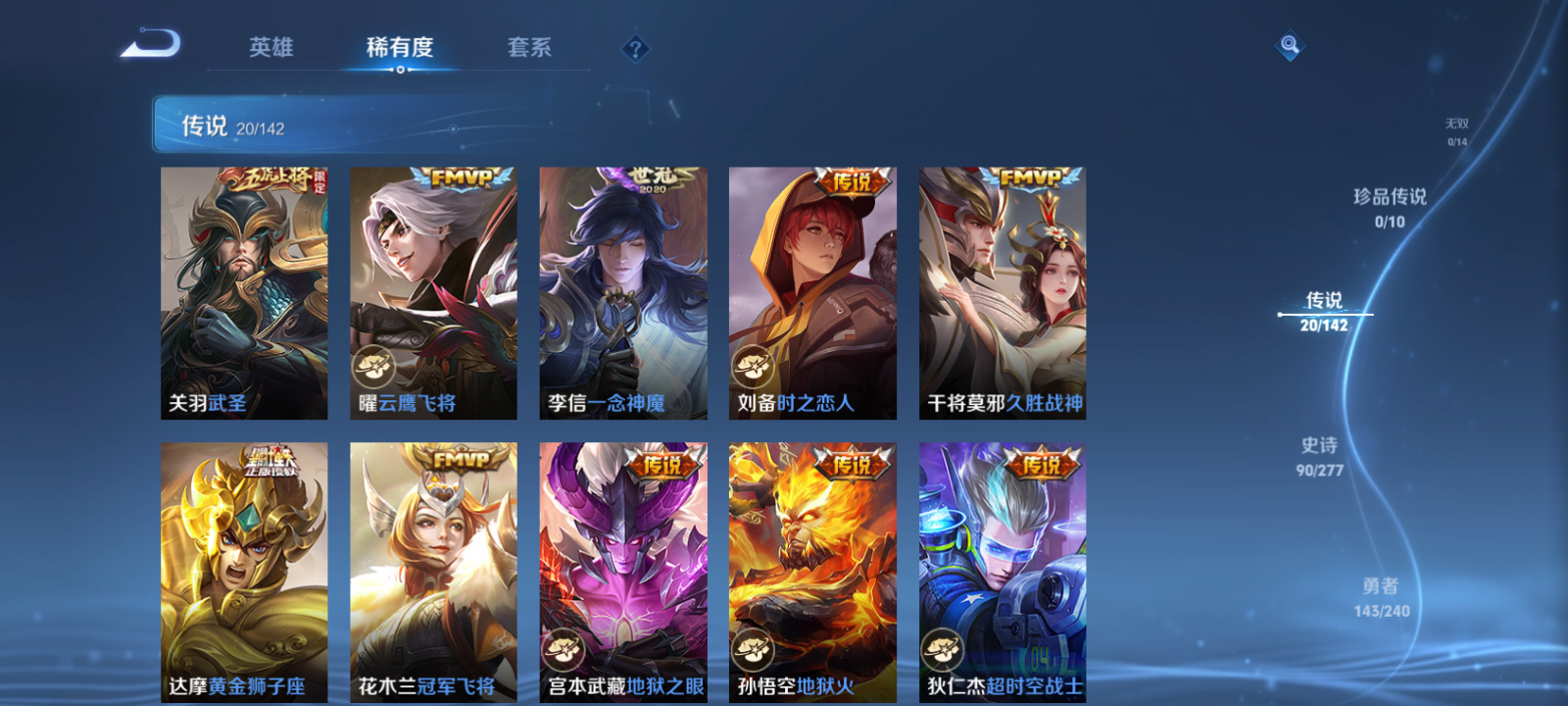Switch to the 英雄 tab
Screen dimensions: 1568x706
(x=272, y=47)
